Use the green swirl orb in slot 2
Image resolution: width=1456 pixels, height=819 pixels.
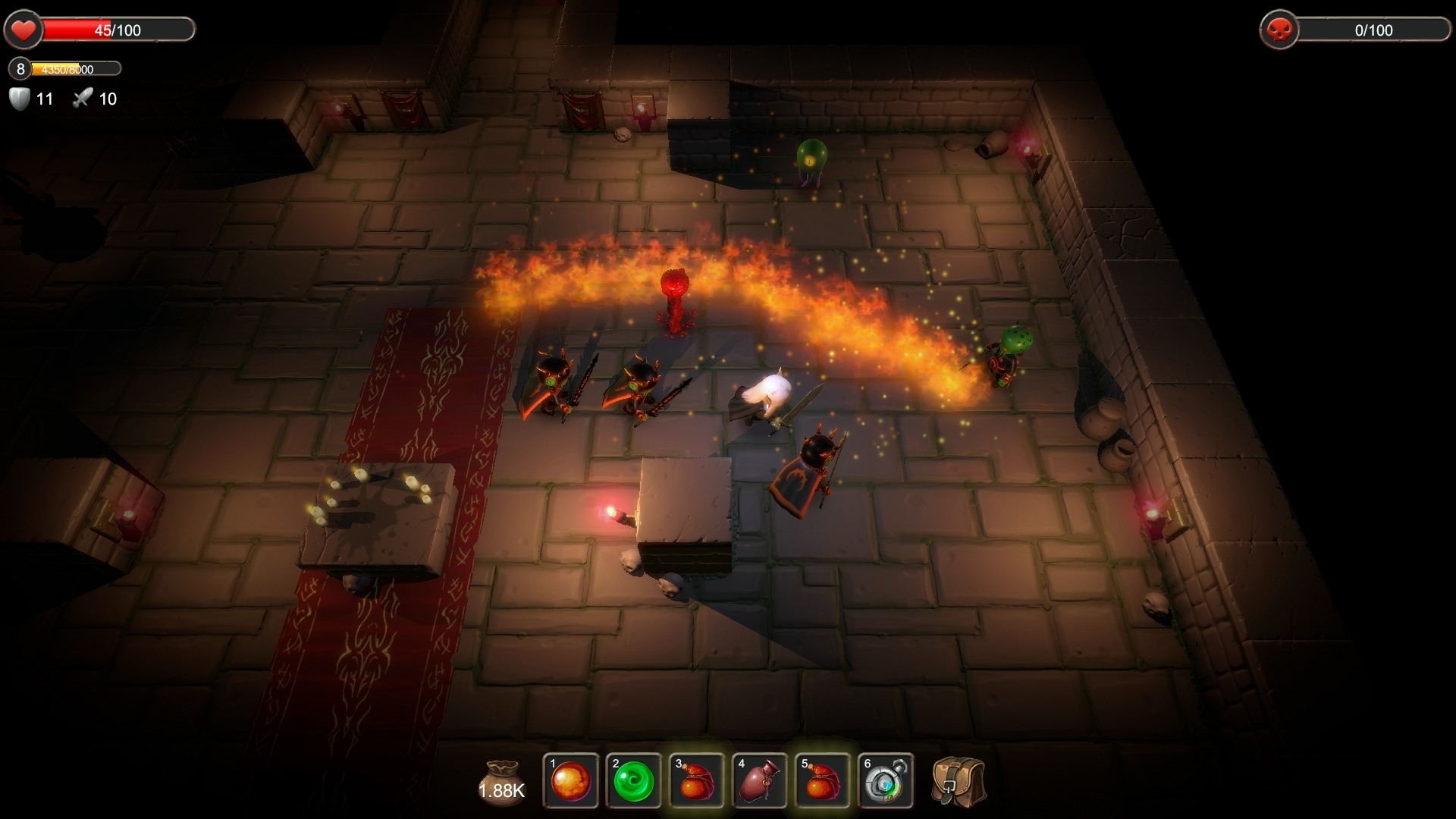click(635, 780)
